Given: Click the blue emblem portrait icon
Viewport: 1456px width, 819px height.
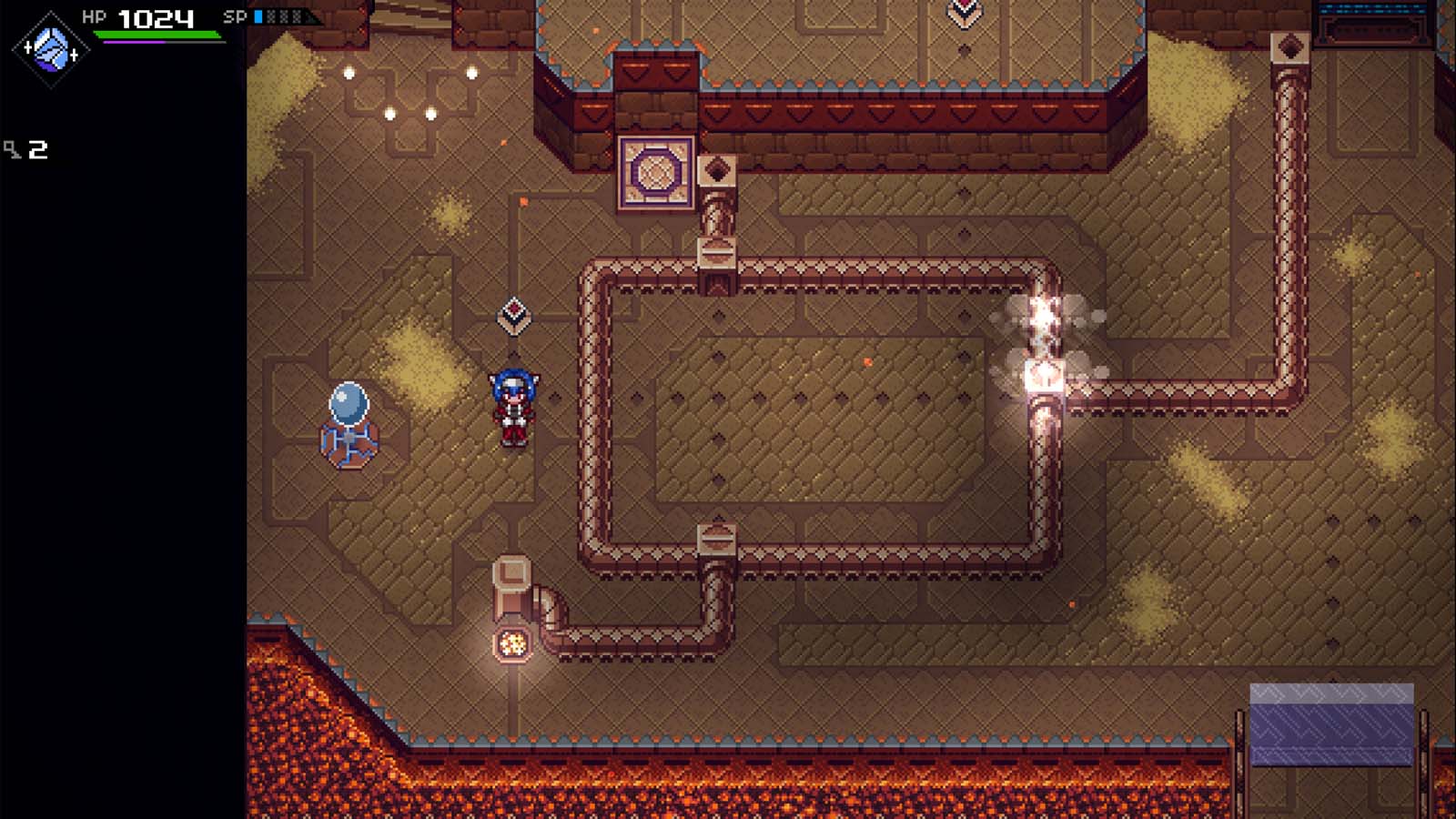Looking at the screenshot, I should pyautogui.click(x=50, y=50).
